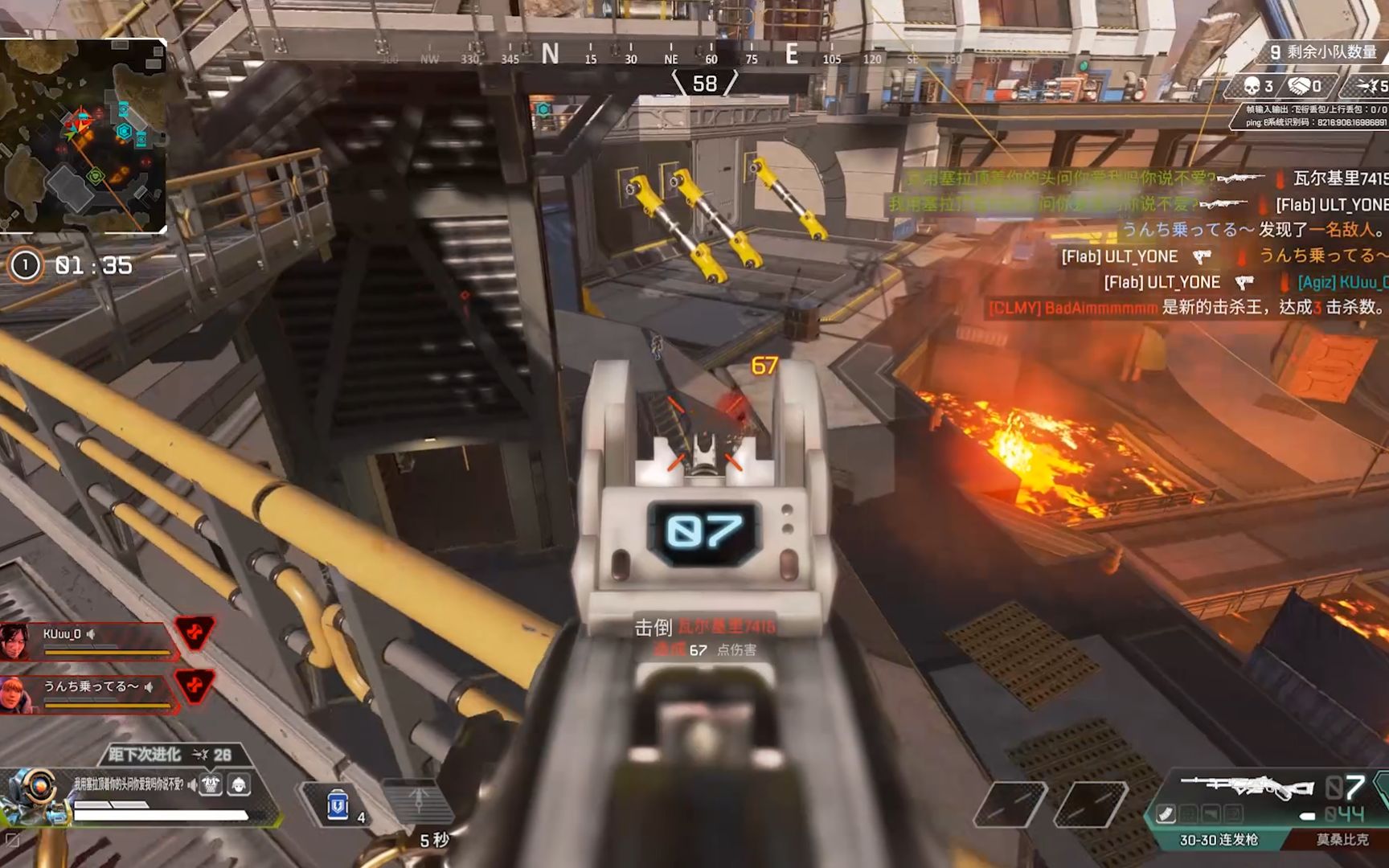1389x868 pixels.
Task: Click the ring countdown clock icon
Action: (x=25, y=265)
